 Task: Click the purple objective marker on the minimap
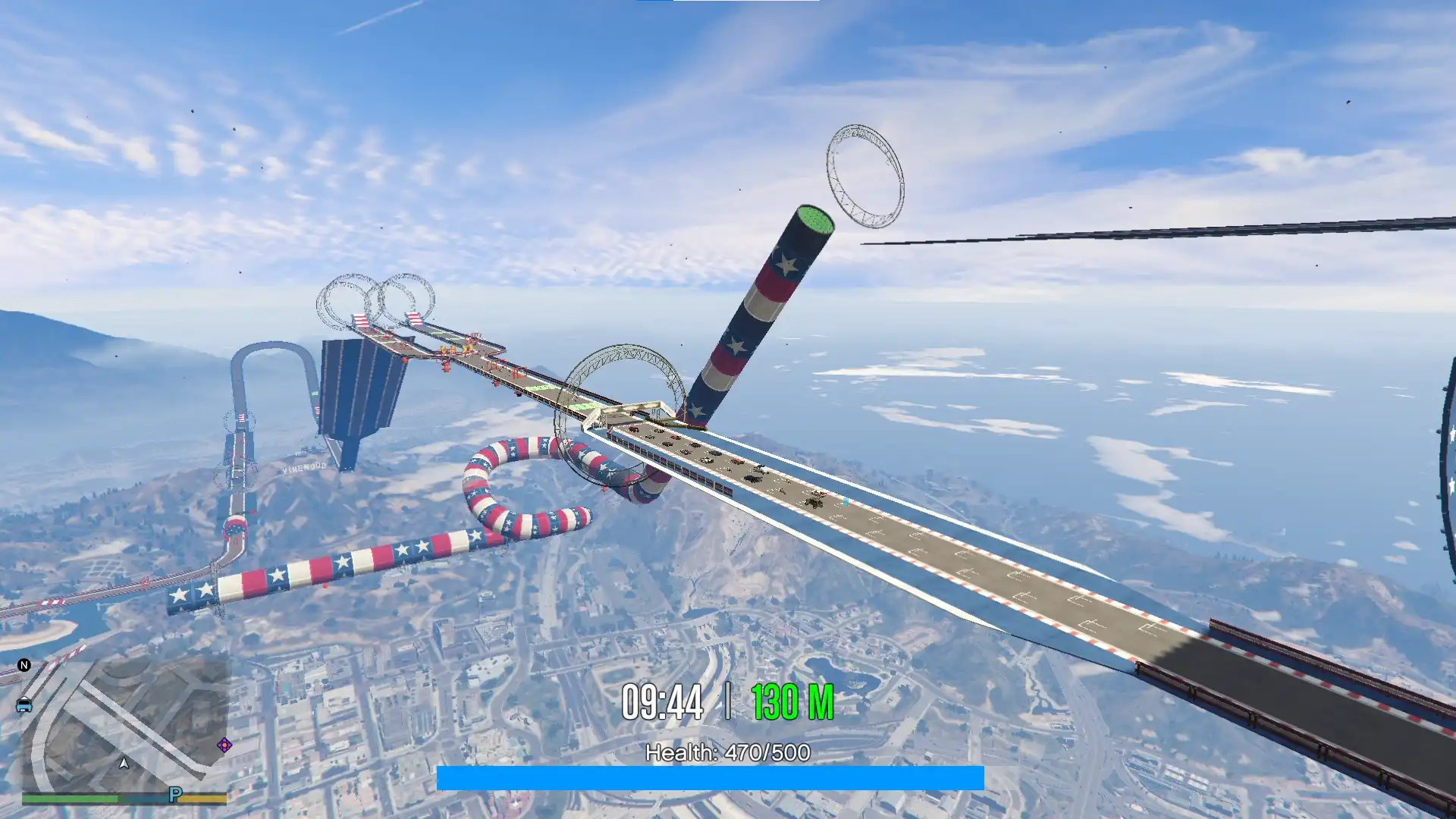click(x=224, y=745)
